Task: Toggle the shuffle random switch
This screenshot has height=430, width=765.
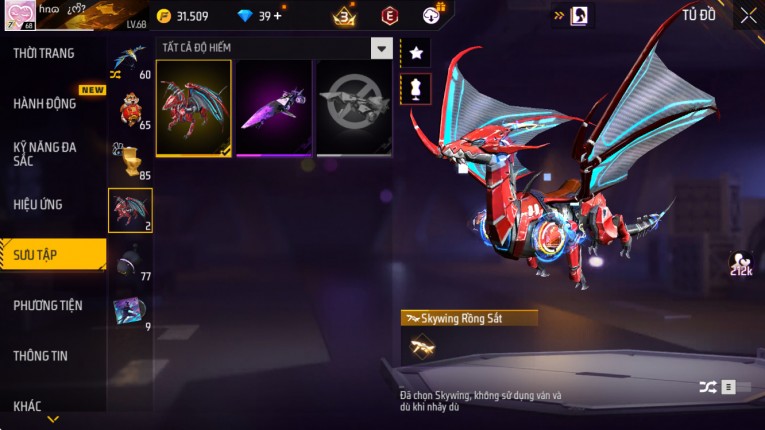Action: pos(719,387)
